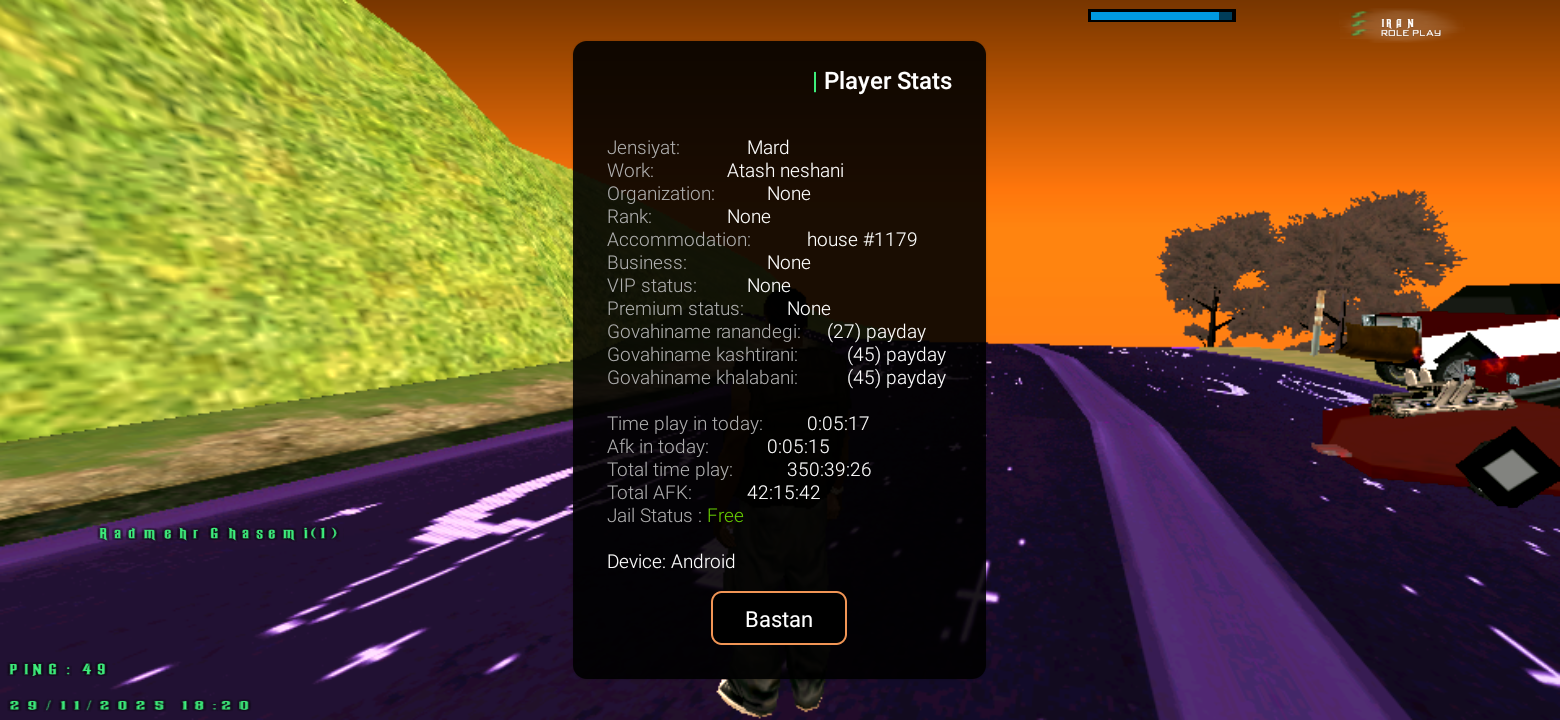The height and width of the screenshot is (720, 1560).
Task: Click the 'Accommodation: house #1179' entry
Action: pos(763,239)
